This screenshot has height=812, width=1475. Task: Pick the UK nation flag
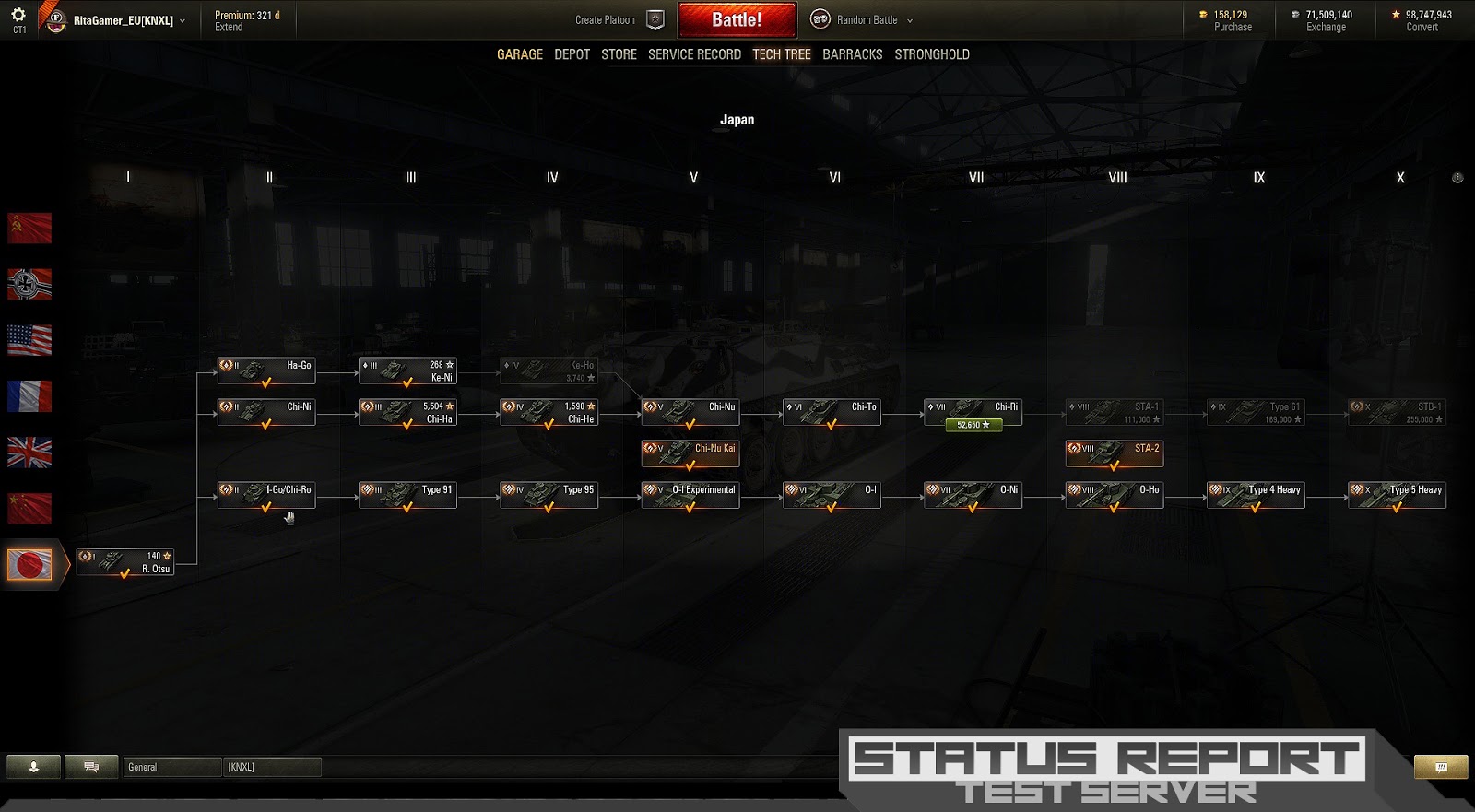point(29,453)
